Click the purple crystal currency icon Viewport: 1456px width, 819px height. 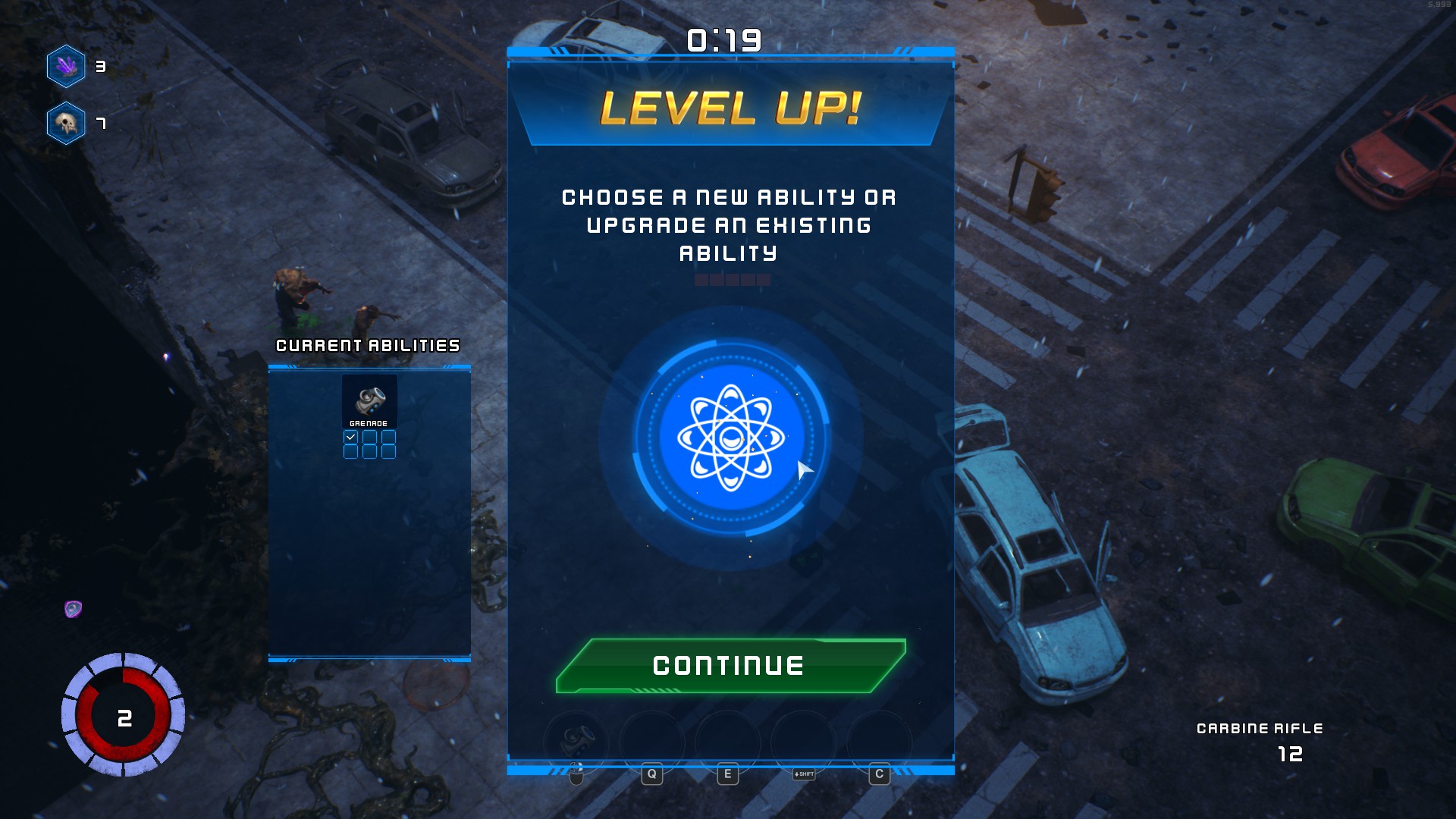tap(67, 67)
